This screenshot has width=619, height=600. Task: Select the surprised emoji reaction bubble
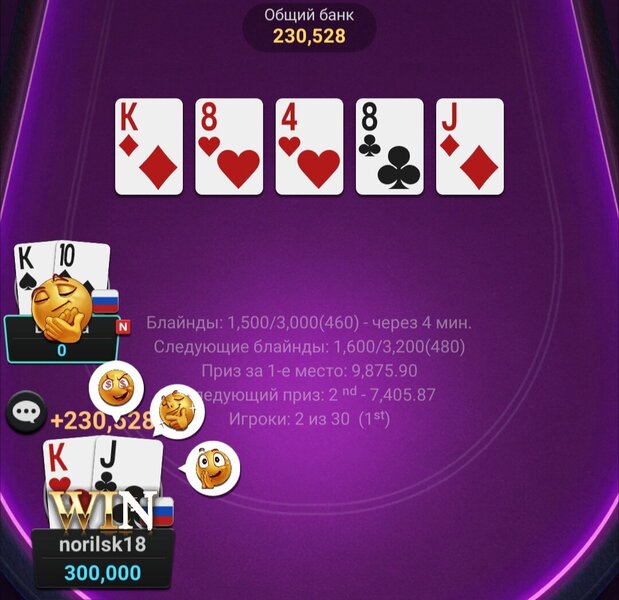click(211, 467)
